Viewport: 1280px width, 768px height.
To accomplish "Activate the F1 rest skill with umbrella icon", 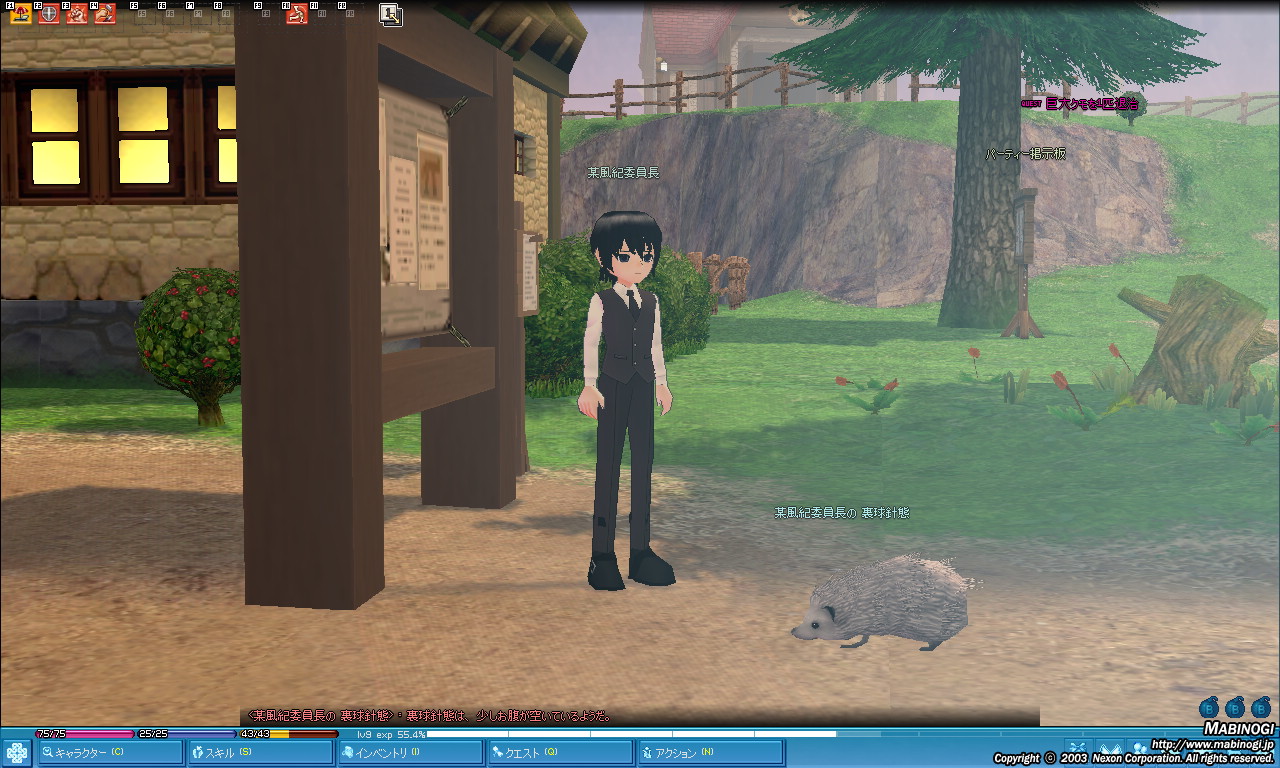I will (x=21, y=14).
